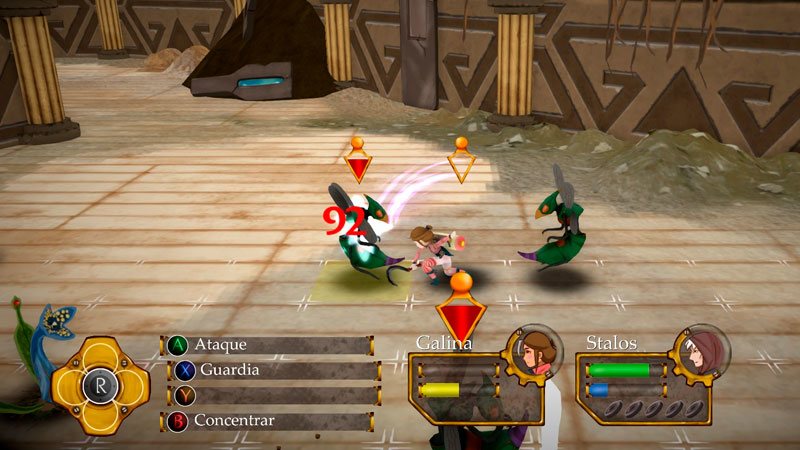Pick the Concentrar command

pos(270,421)
